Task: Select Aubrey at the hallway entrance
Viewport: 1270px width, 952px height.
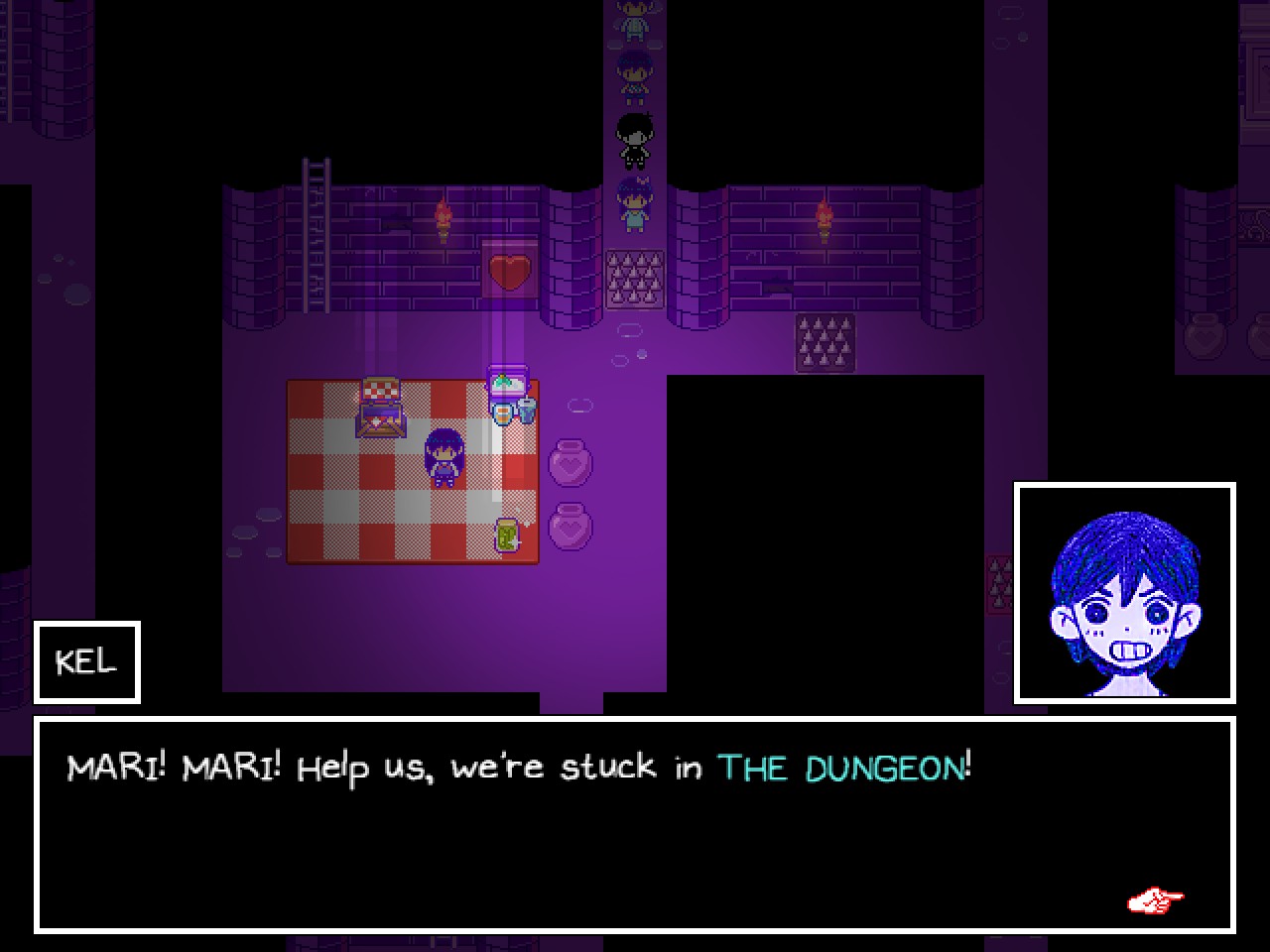Action: [x=635, y=201]
